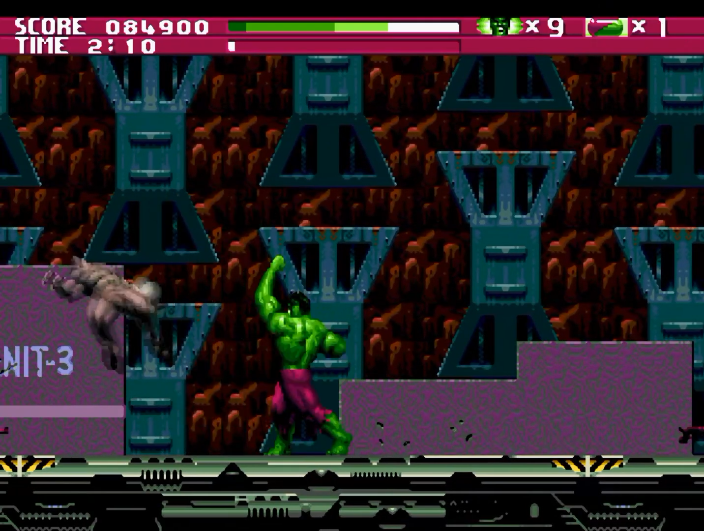Image resolution: width=704 pixels, height=531 pixels.
Task: Click the Hulk face lives icon
Action: (x=498, y=26)
